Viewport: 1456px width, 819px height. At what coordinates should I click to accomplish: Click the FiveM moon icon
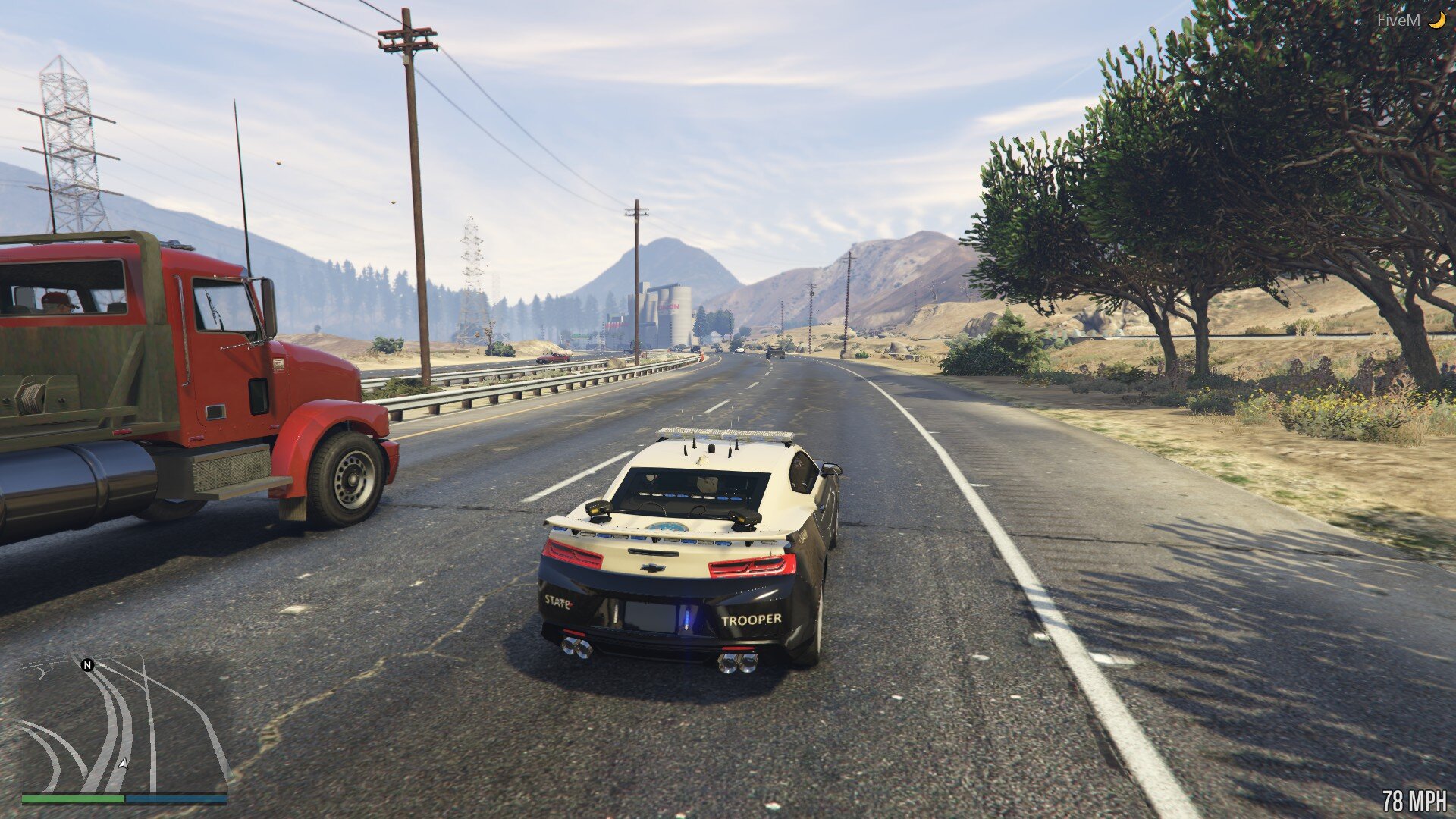[1437, 20]
